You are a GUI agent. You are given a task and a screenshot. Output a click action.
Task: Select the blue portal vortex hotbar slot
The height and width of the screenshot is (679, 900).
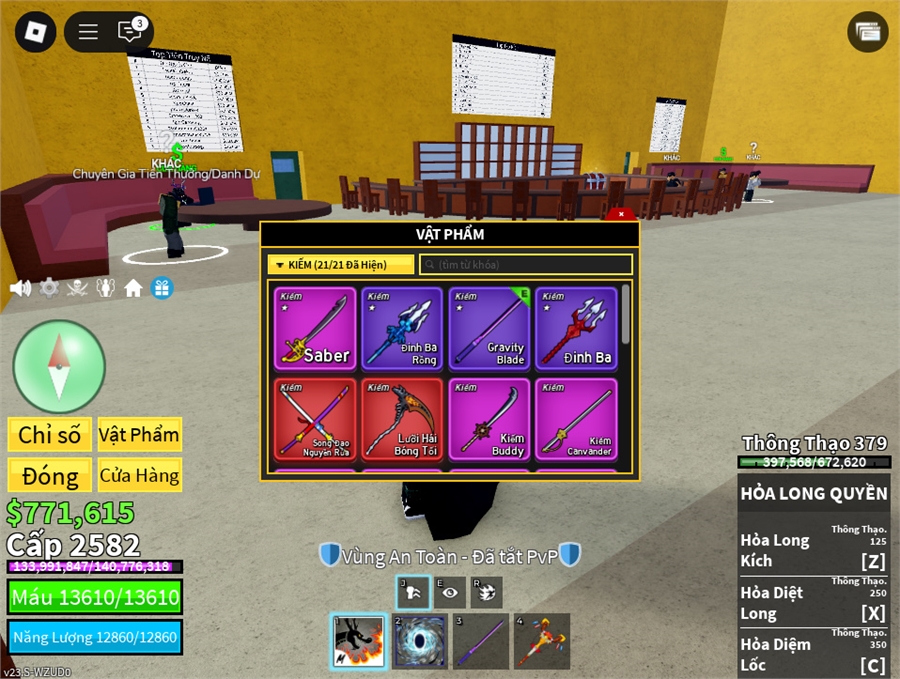point(419,641)
